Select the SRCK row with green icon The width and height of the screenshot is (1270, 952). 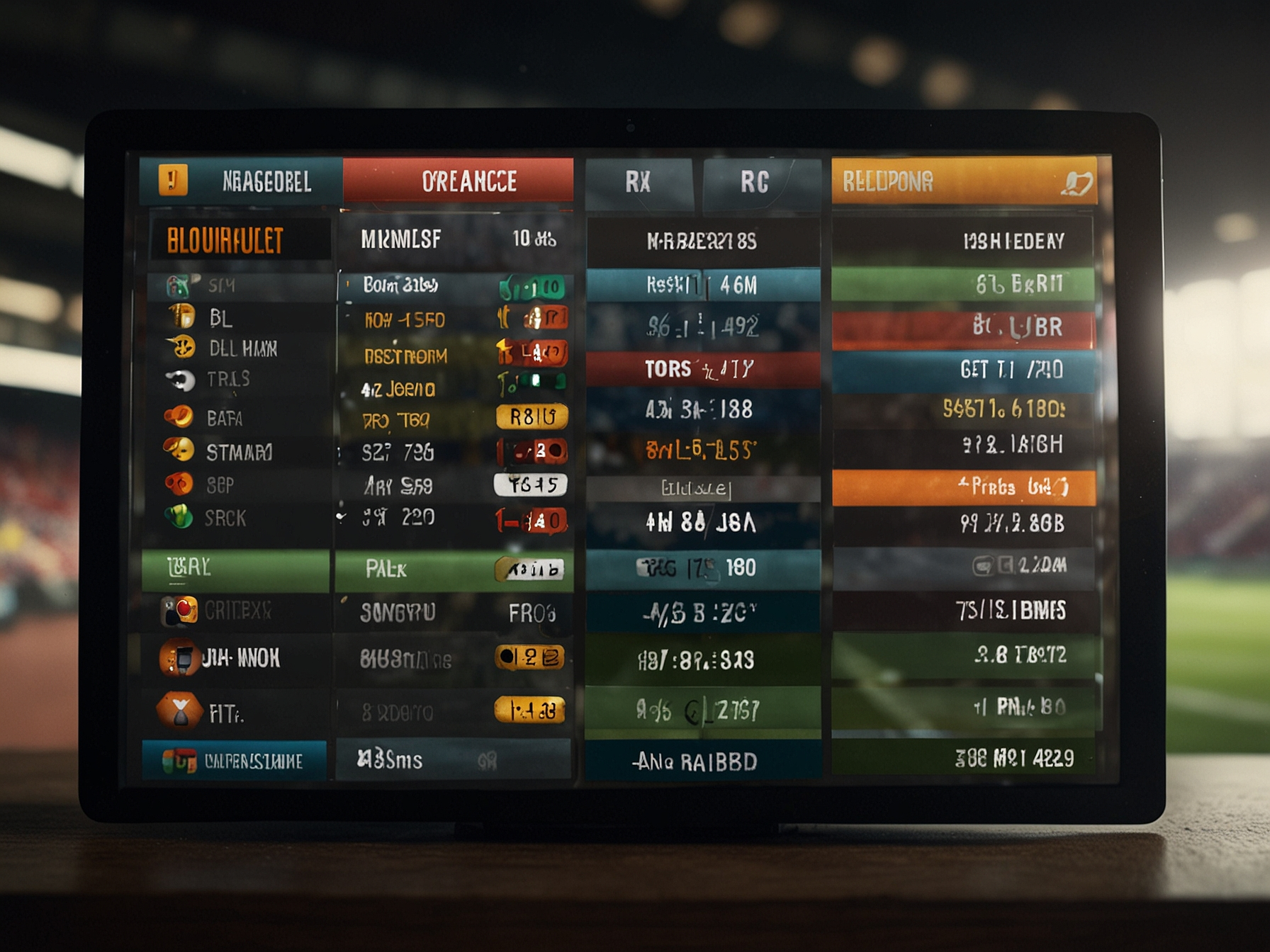pyautogui.click(x=224, y=518)
